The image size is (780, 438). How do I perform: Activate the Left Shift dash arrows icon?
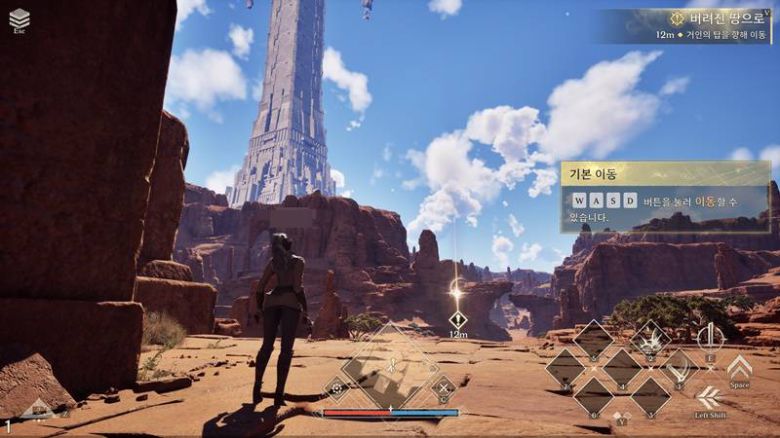point(710,397)
